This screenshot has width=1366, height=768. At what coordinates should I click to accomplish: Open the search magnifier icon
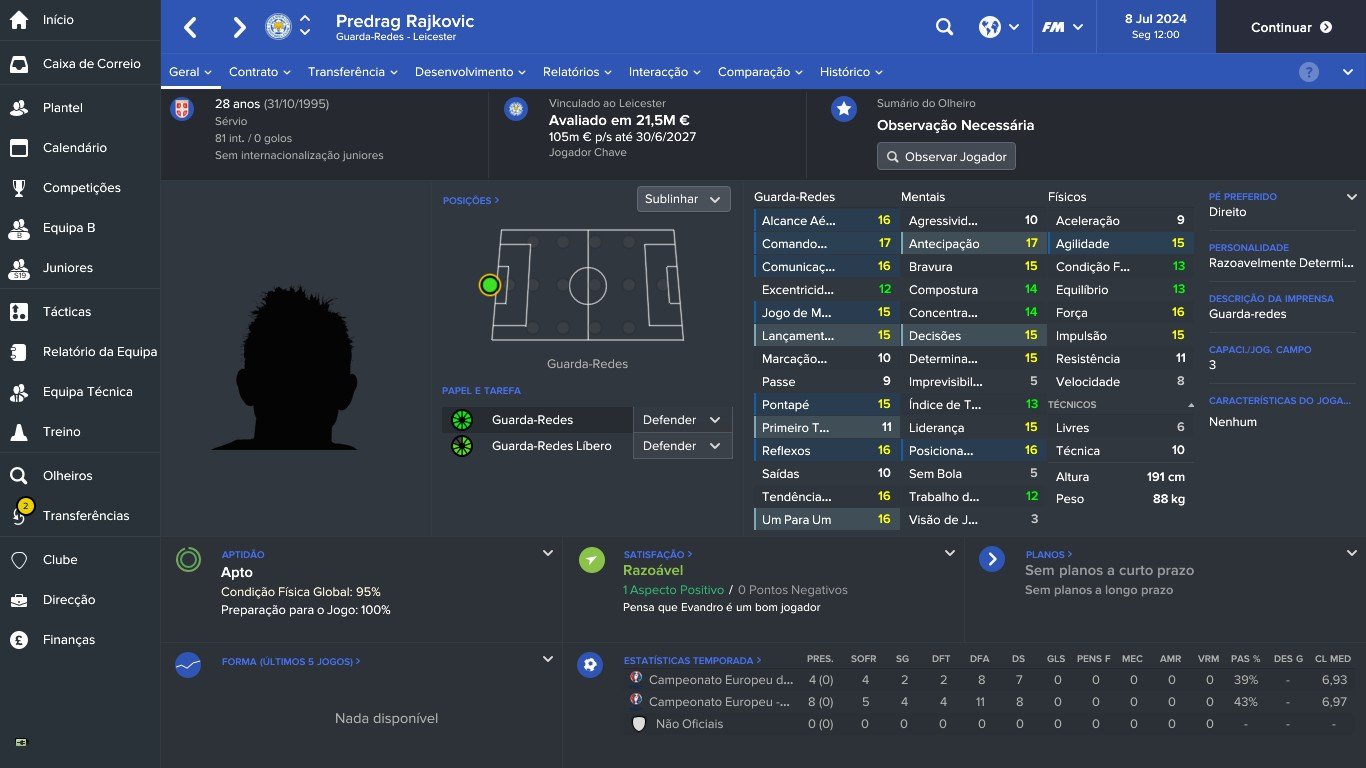point(944,27)
